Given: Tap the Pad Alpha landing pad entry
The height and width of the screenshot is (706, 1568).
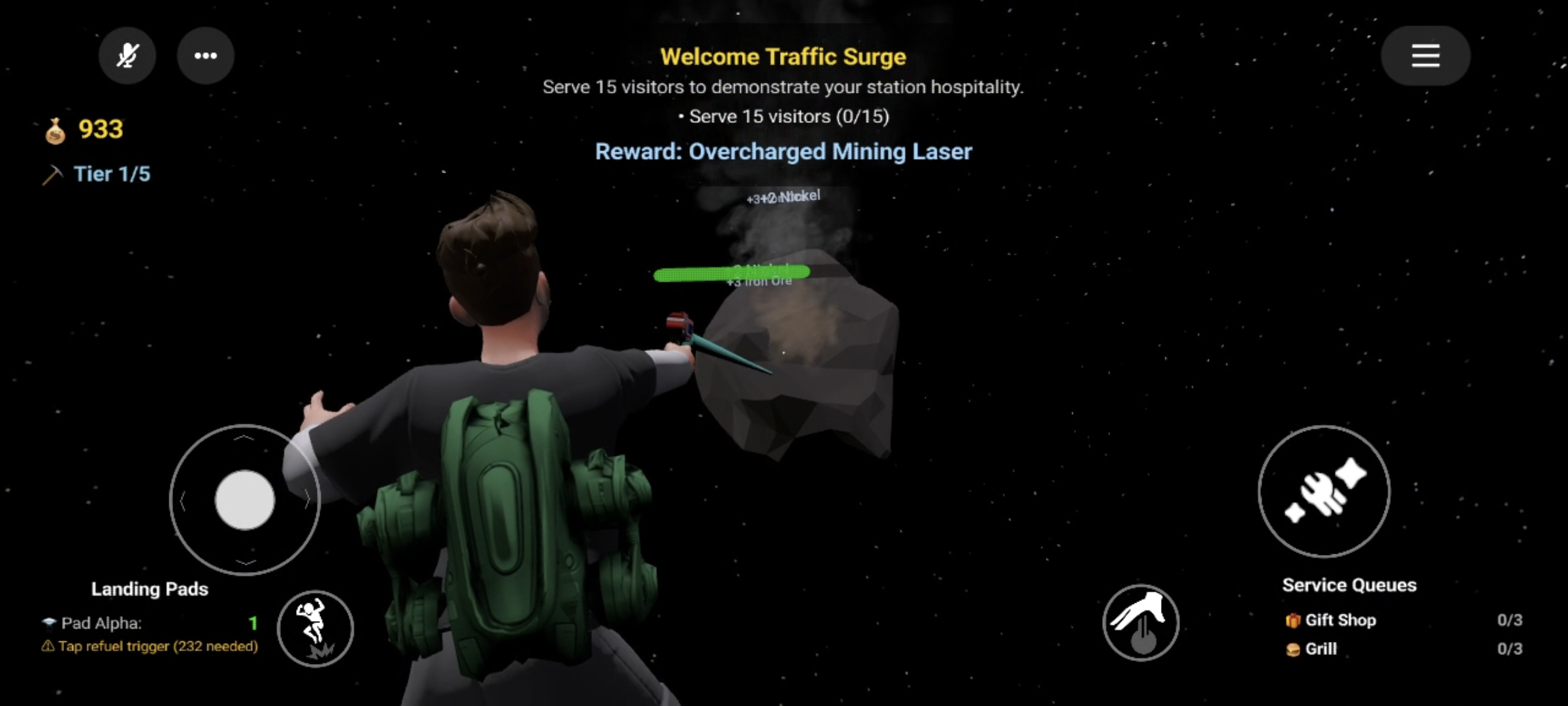Looking at the screenshot, I should point(150,623).
